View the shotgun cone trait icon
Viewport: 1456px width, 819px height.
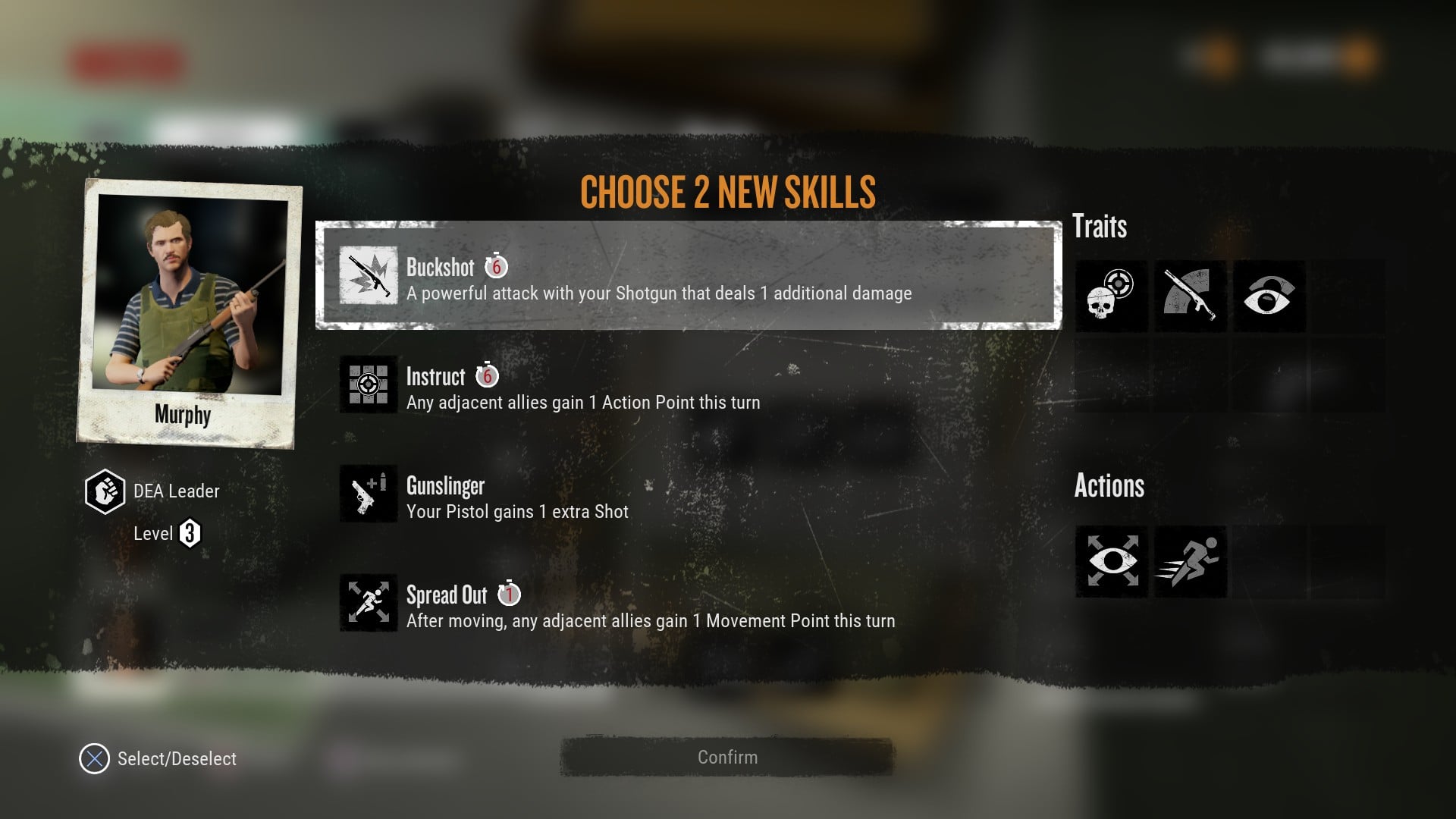(1190, 296)
